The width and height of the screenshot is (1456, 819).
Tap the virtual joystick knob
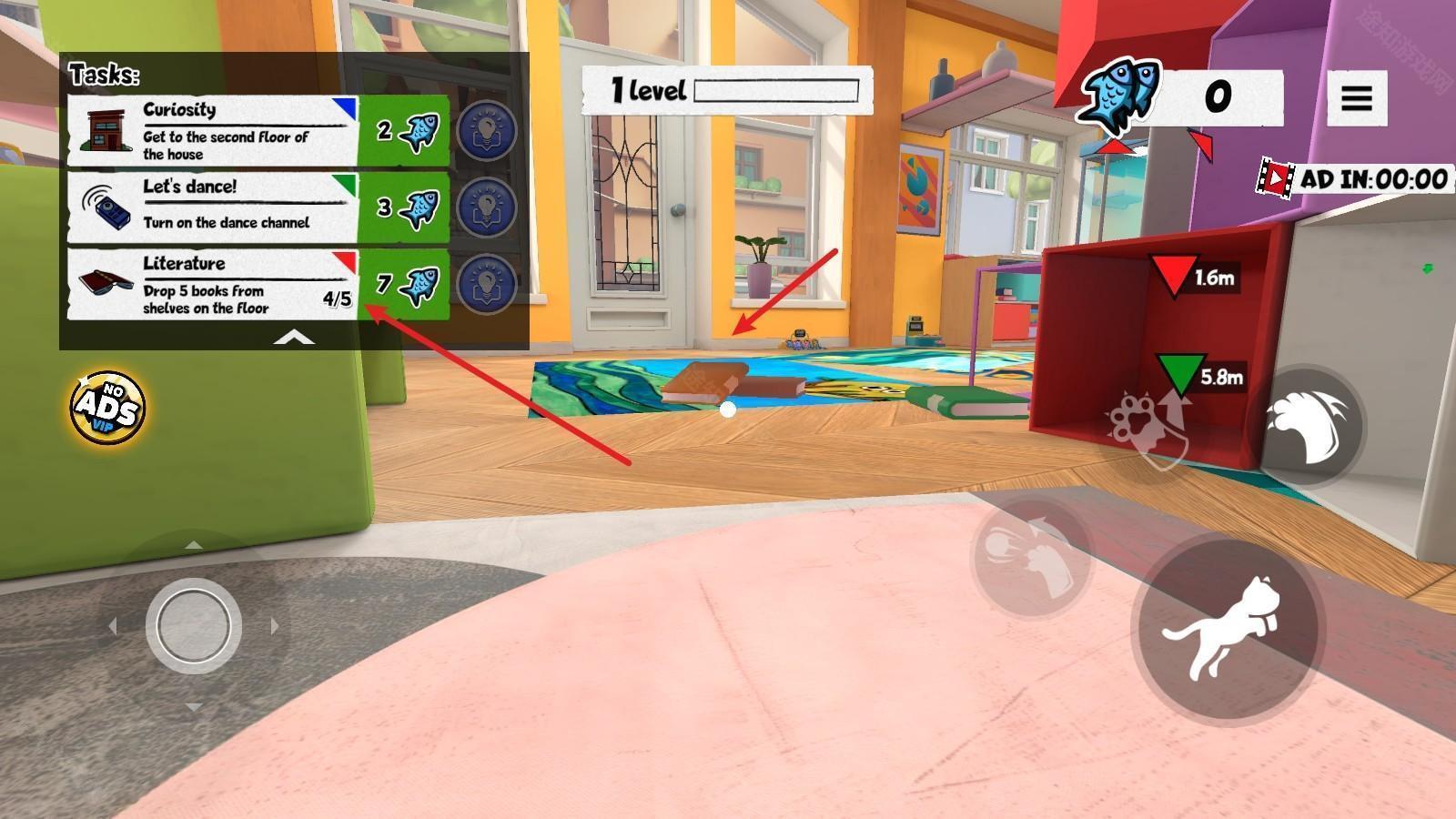pos(193,626)
